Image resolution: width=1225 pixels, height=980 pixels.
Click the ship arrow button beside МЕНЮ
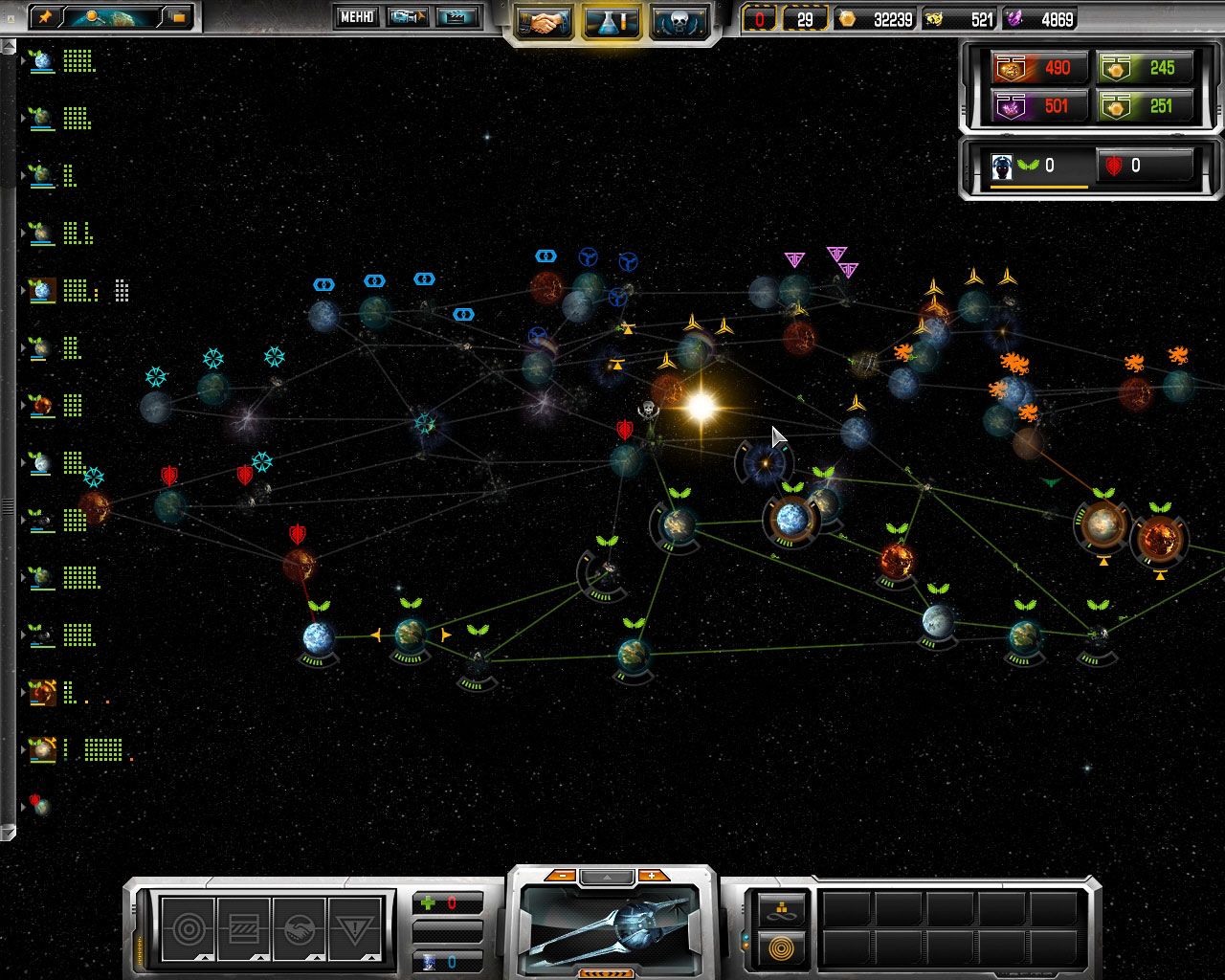pos(408,16)
